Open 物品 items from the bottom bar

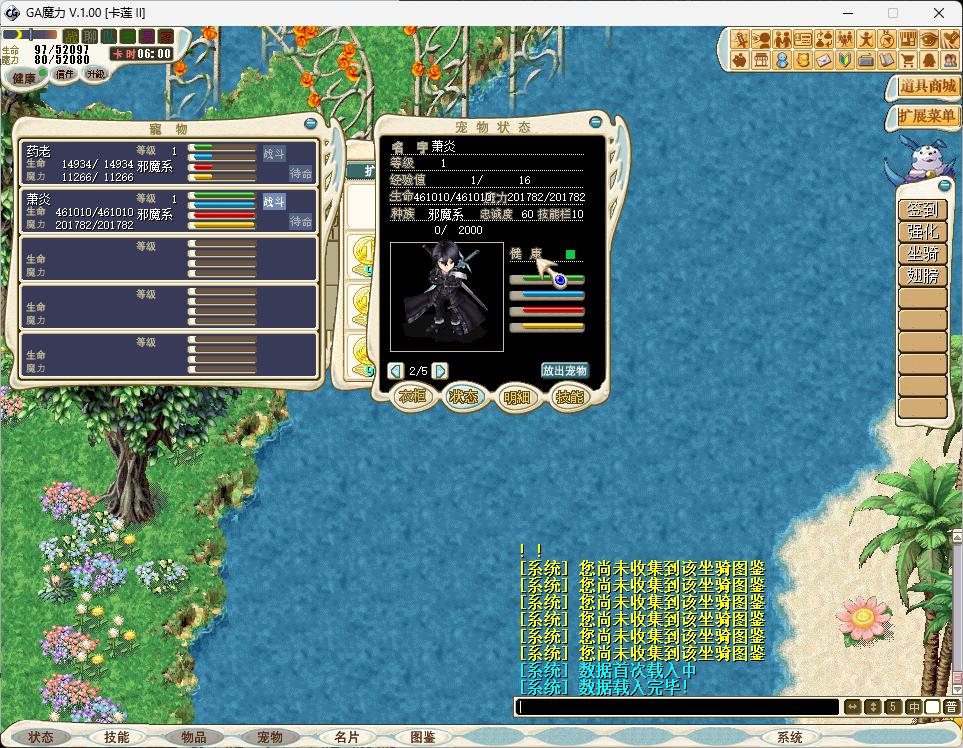point(193,737)
